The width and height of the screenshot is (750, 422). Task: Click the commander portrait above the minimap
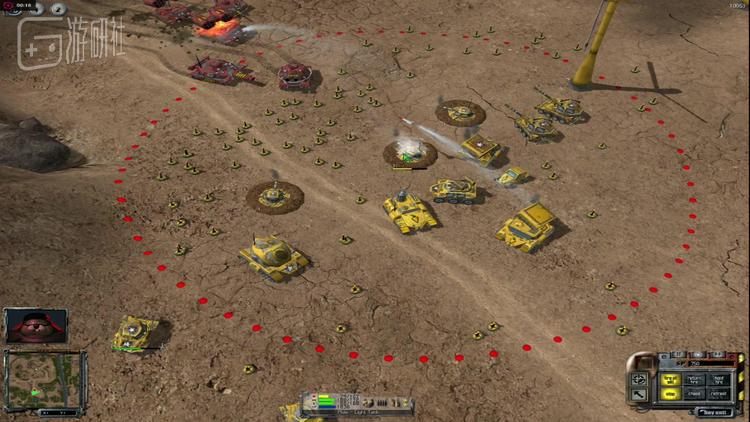(36, 325)
